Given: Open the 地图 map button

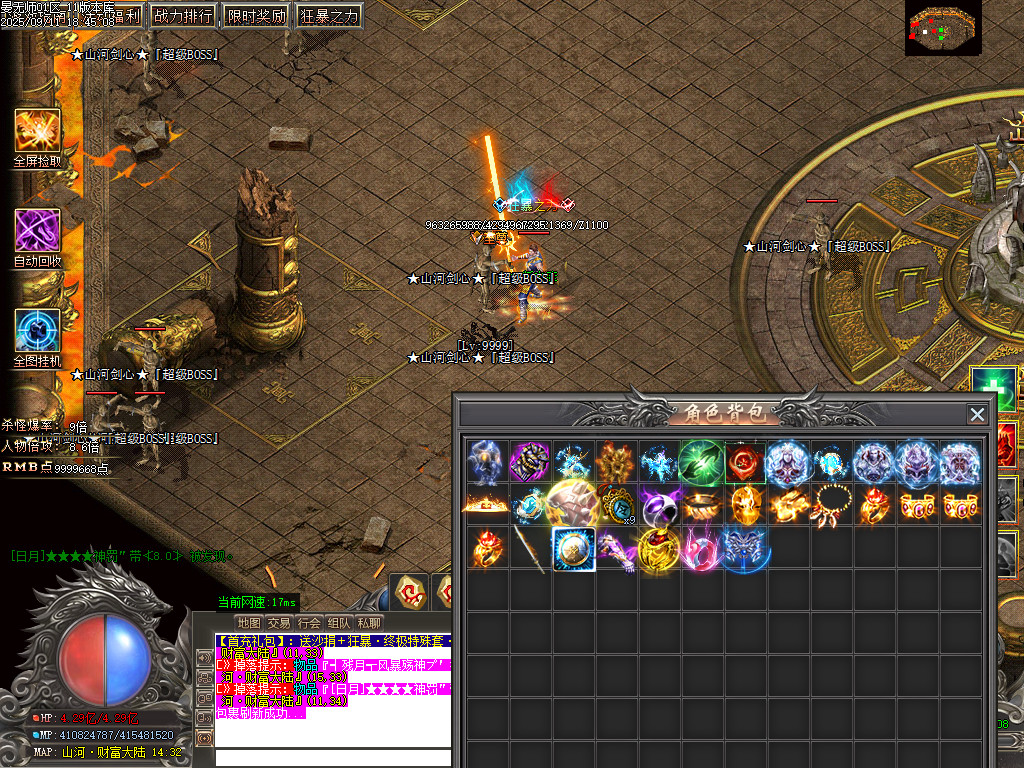Looking at the screenshot, I should click(249, 623).
